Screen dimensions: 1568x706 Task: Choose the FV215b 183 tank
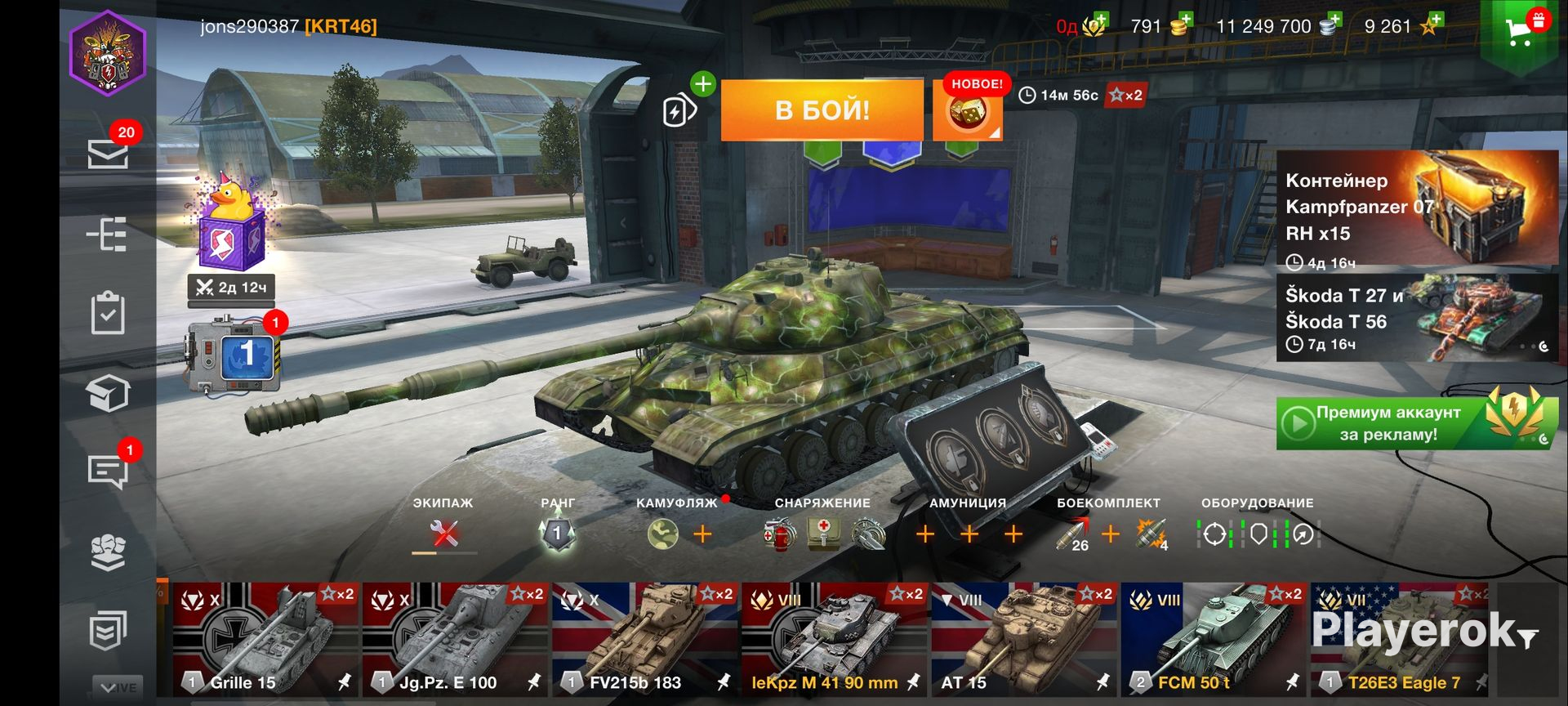tap(644, 639)
